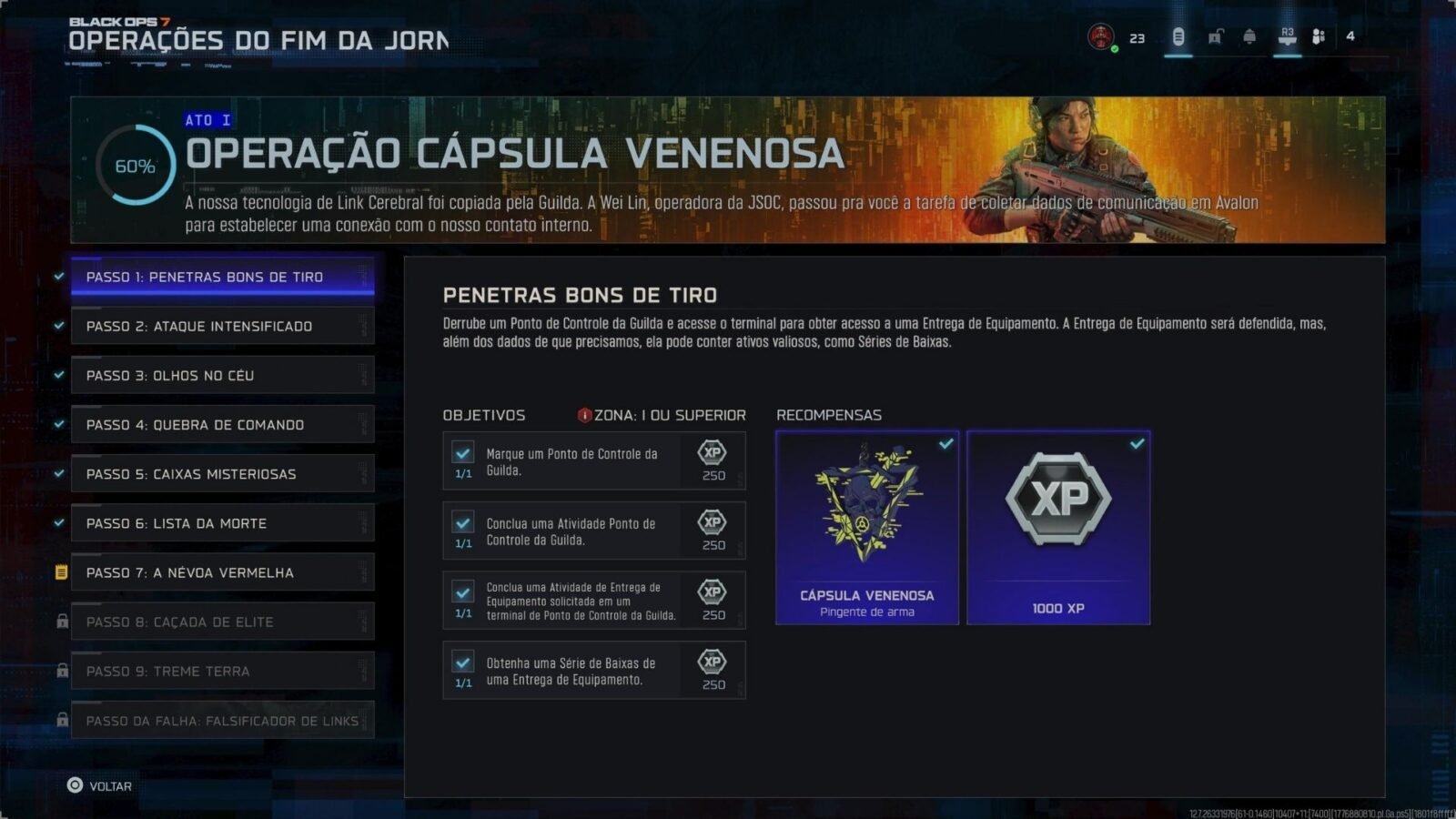1456x819 pixels.
Task: Open Passo 2: Ataque Intensificado
Action: click(222, 326)
